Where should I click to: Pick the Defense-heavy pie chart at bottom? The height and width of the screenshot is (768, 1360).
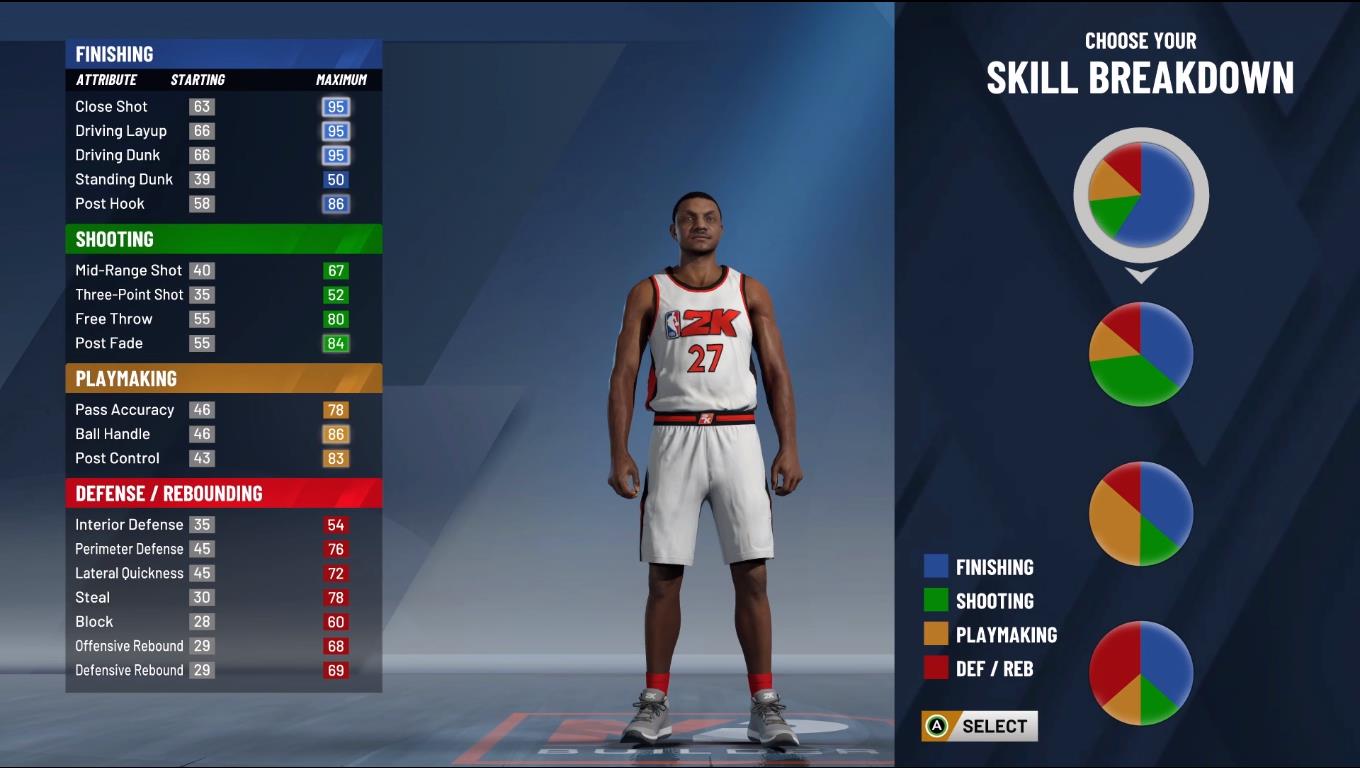(x=1140, y=673)
